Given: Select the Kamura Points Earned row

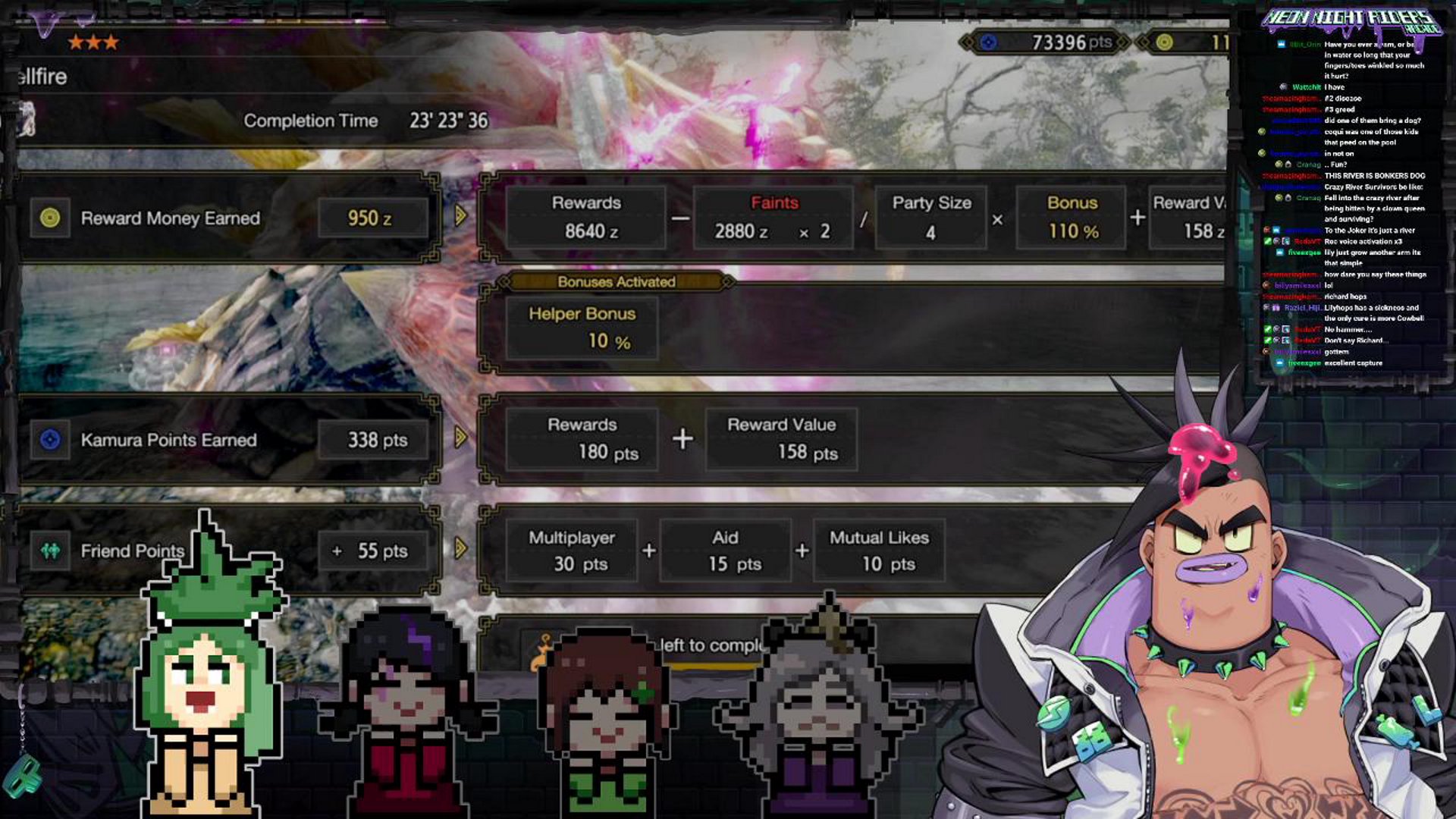Looking at the screenshot, I should coord(227,440).
